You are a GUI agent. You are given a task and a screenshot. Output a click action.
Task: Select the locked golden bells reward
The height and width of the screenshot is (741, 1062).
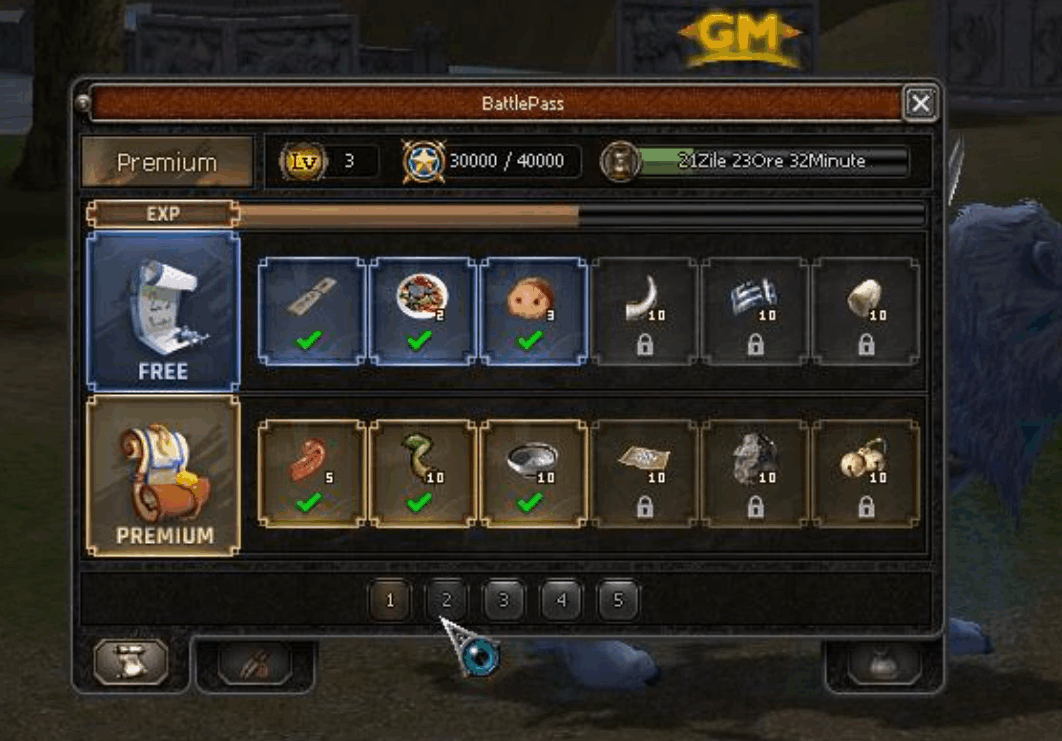pyautogui.click(x=865, y=473)
